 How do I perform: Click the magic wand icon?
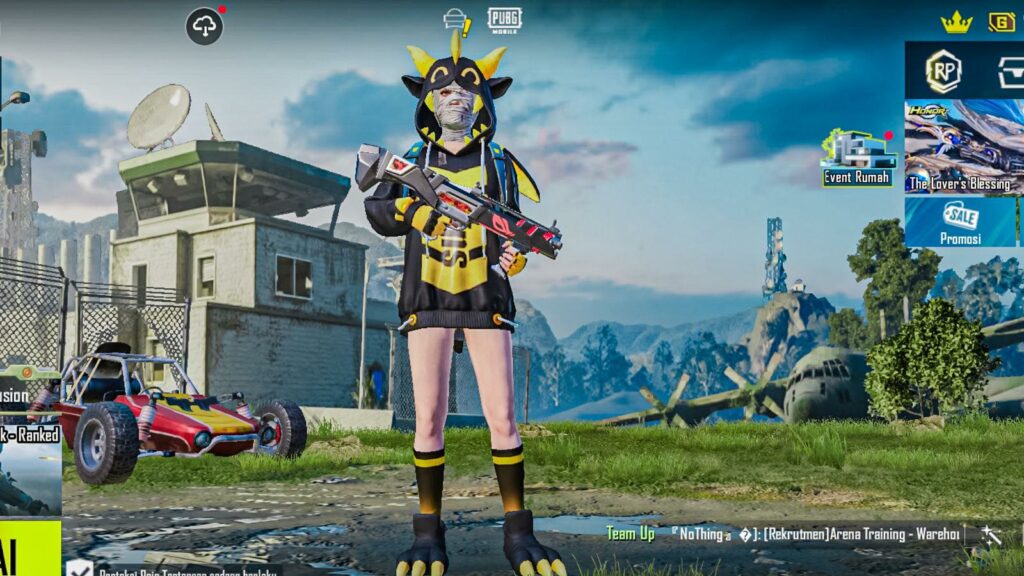click(991, 535)
